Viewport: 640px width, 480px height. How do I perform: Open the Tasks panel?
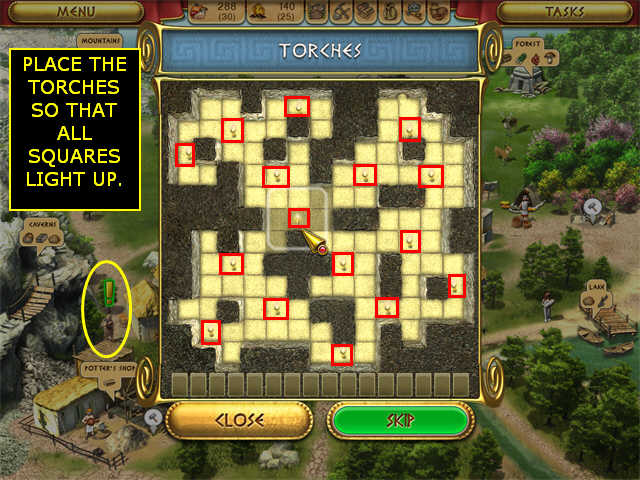click(563, 12)
